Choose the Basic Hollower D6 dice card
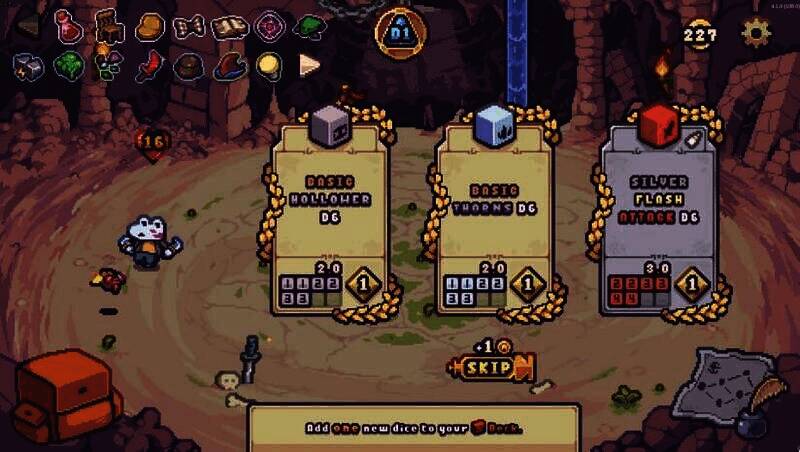 [x=330, y=215]
